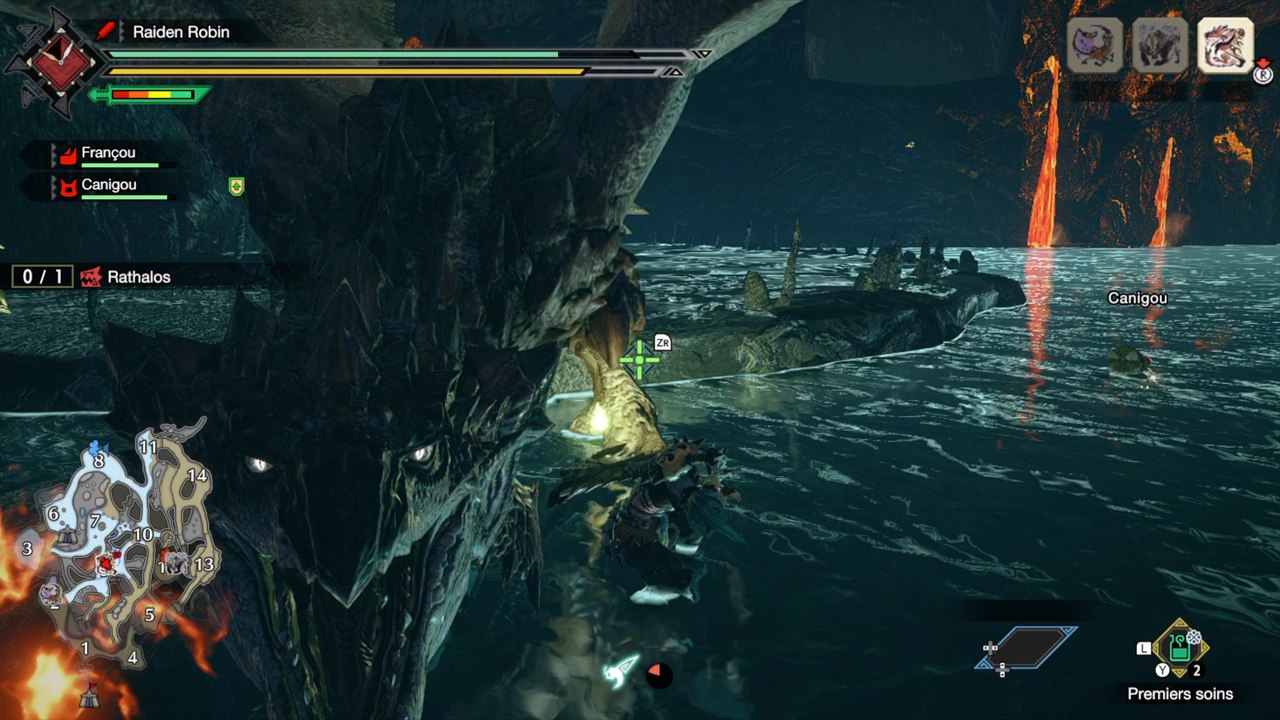Click the blue marker at area 8

click(96, 448)
